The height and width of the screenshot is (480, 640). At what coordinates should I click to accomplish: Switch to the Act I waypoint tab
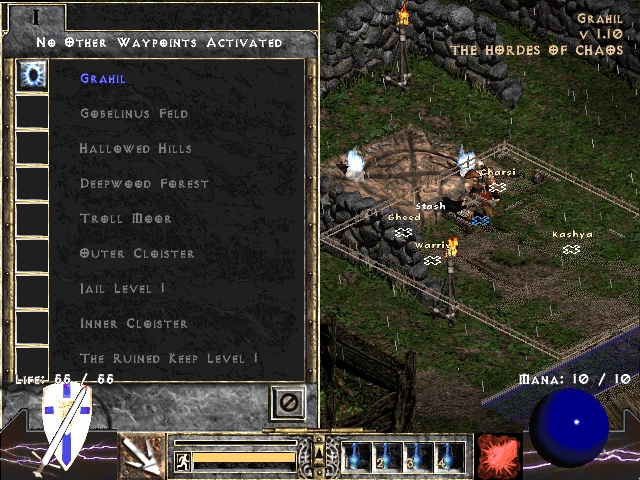(x=36, y=16)
